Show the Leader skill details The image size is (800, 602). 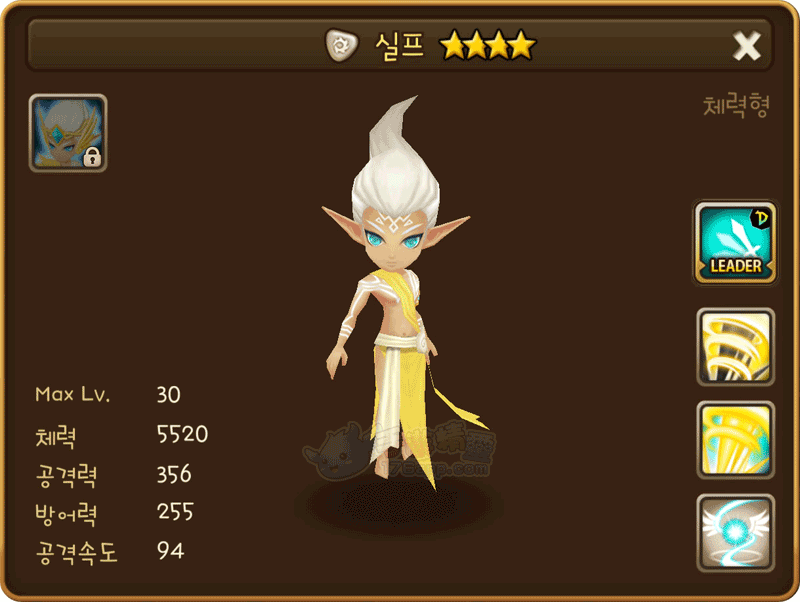(735, 242)
